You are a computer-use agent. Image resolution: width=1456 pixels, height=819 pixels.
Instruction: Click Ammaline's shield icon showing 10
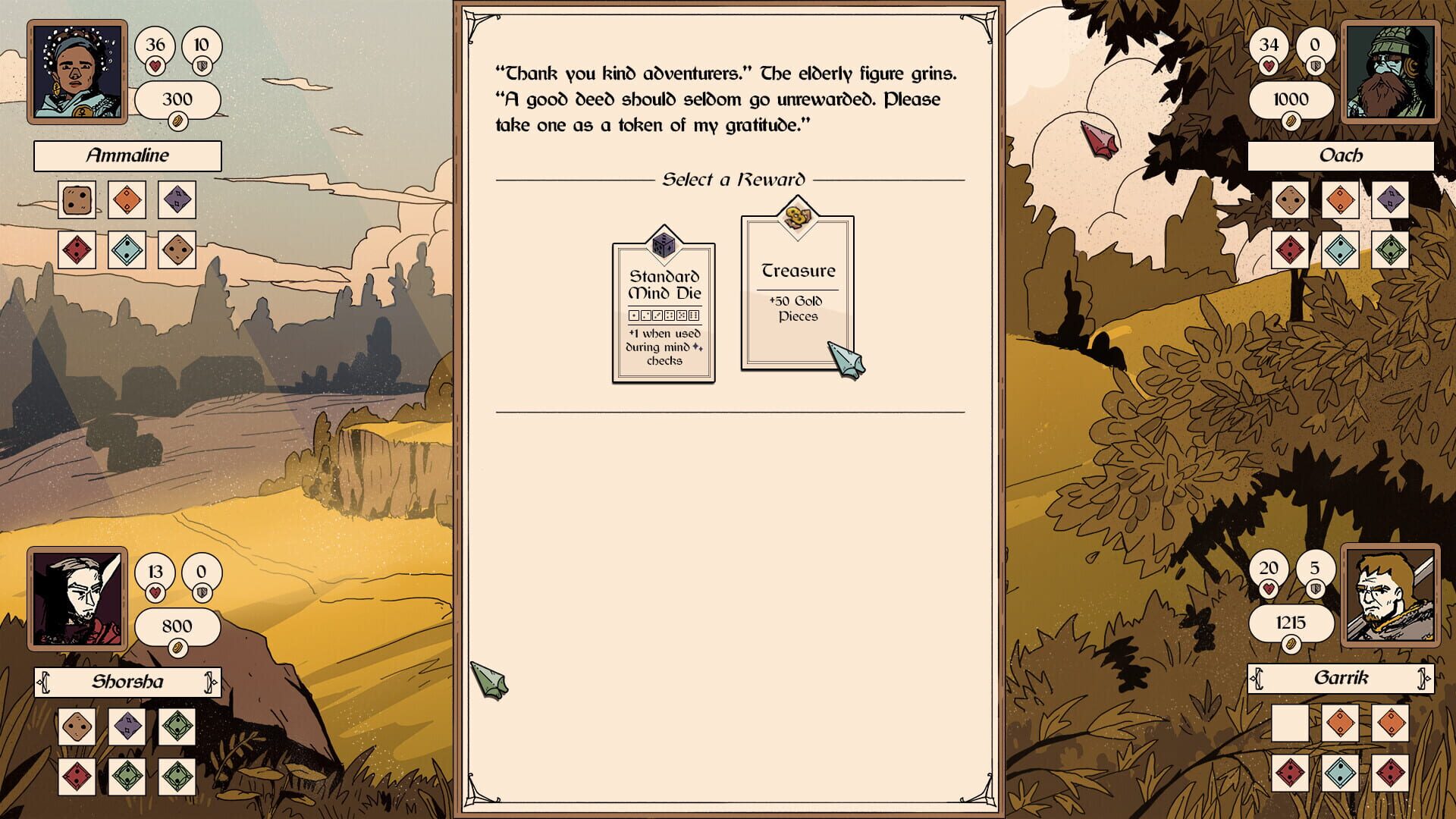coord(200,45)
